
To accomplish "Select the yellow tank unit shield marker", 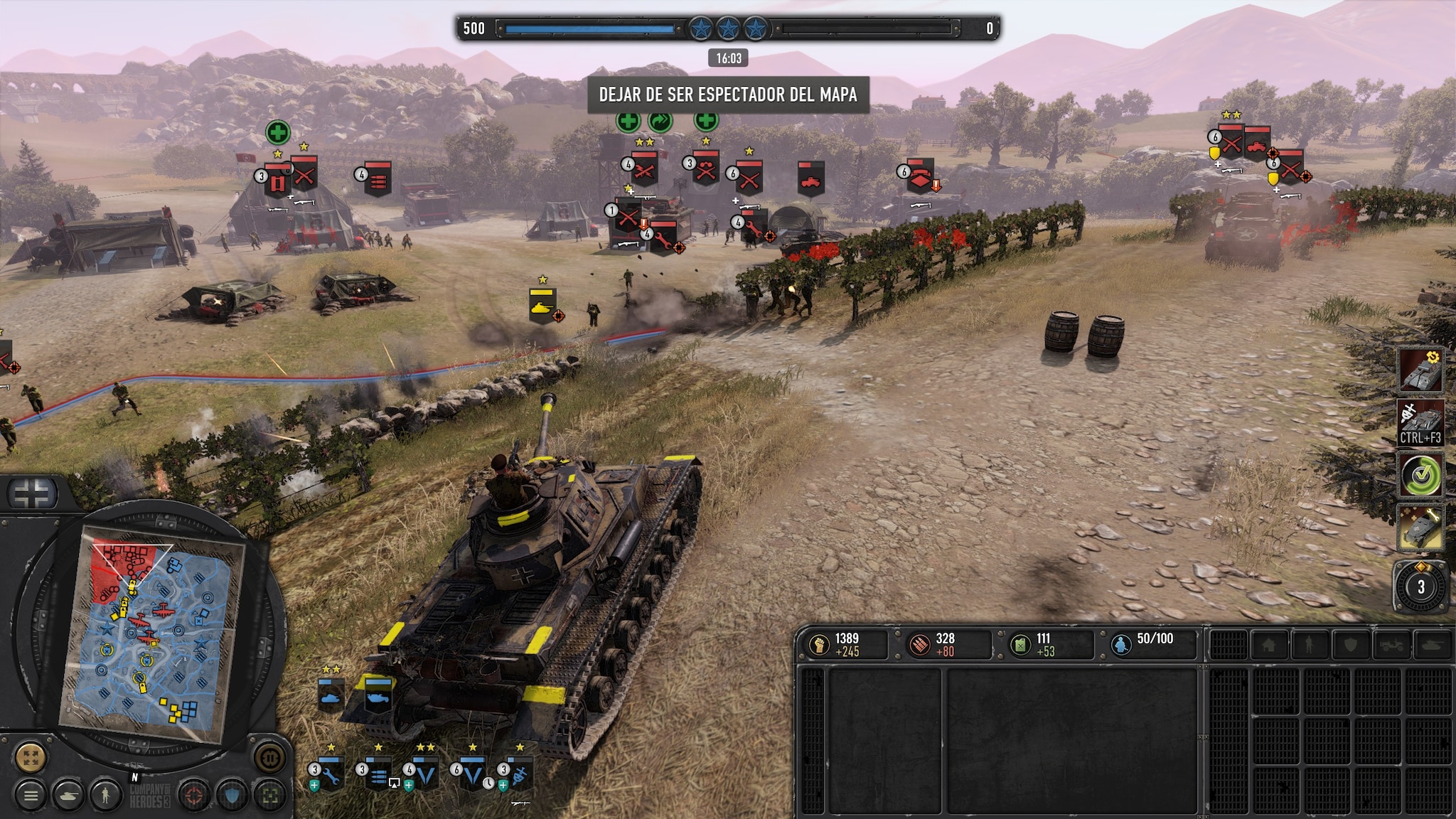I will click(x=542, y=306).
